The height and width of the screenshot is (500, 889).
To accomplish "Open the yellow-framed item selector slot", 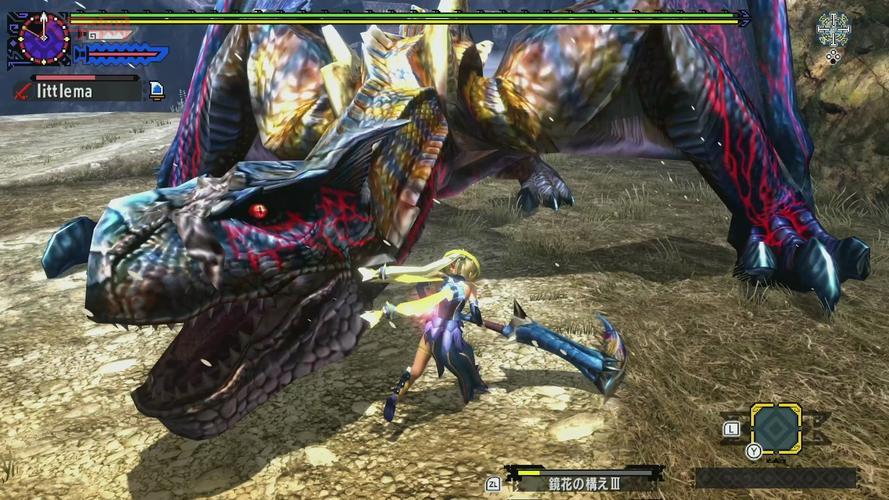I will point(775,428).
